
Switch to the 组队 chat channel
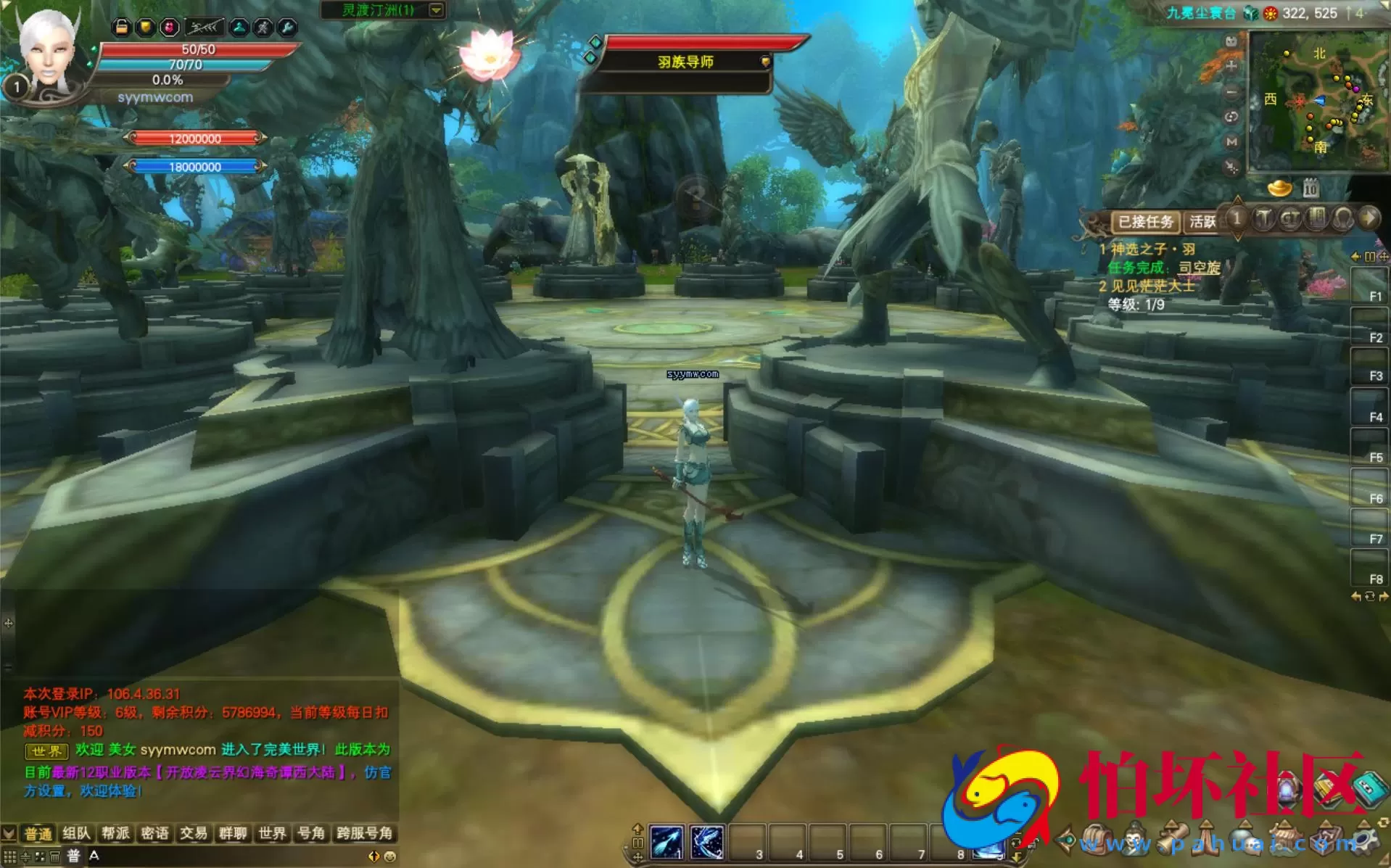76,833
